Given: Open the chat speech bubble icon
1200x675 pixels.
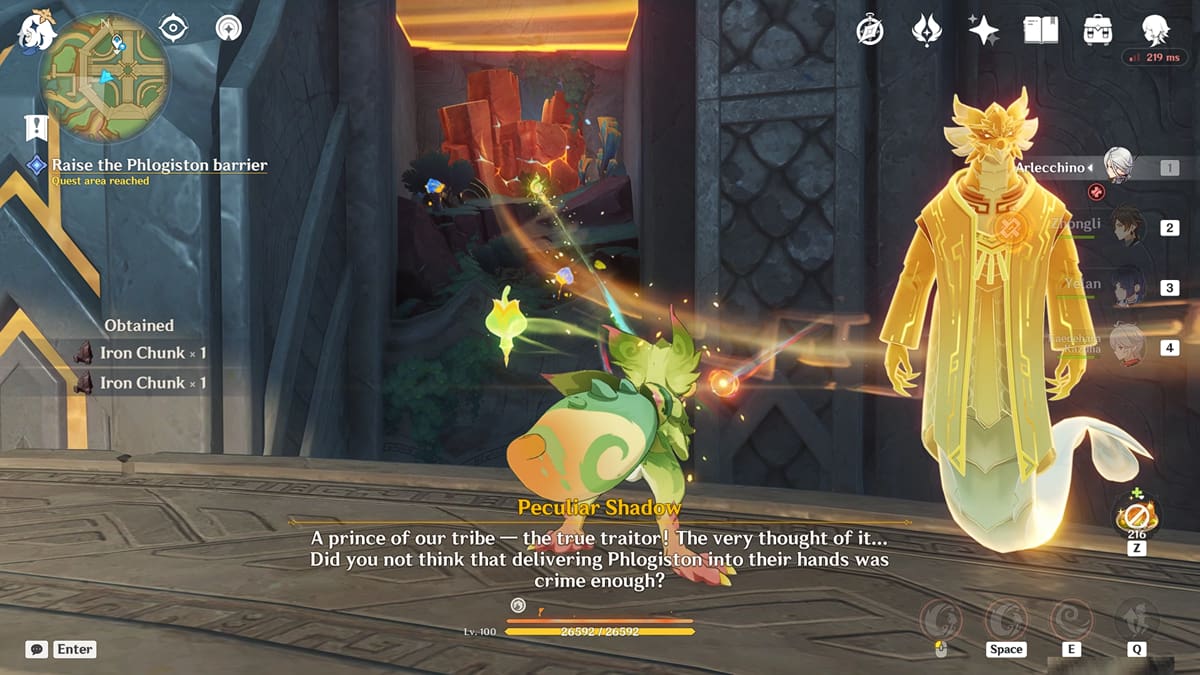Looking at the screenshot, I should (x=37, y=649).
